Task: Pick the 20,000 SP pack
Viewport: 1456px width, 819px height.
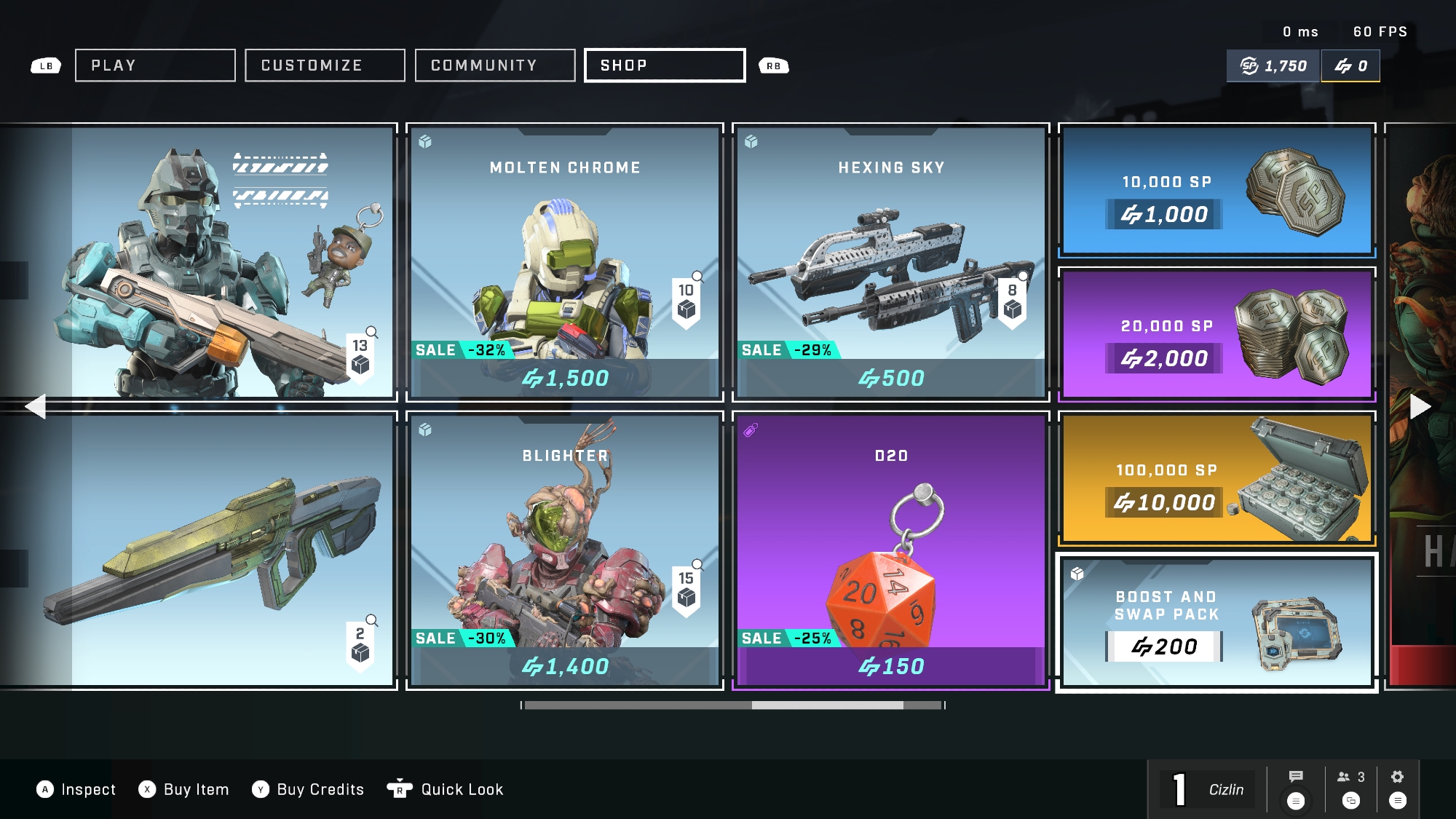Action: [1216, 335]
